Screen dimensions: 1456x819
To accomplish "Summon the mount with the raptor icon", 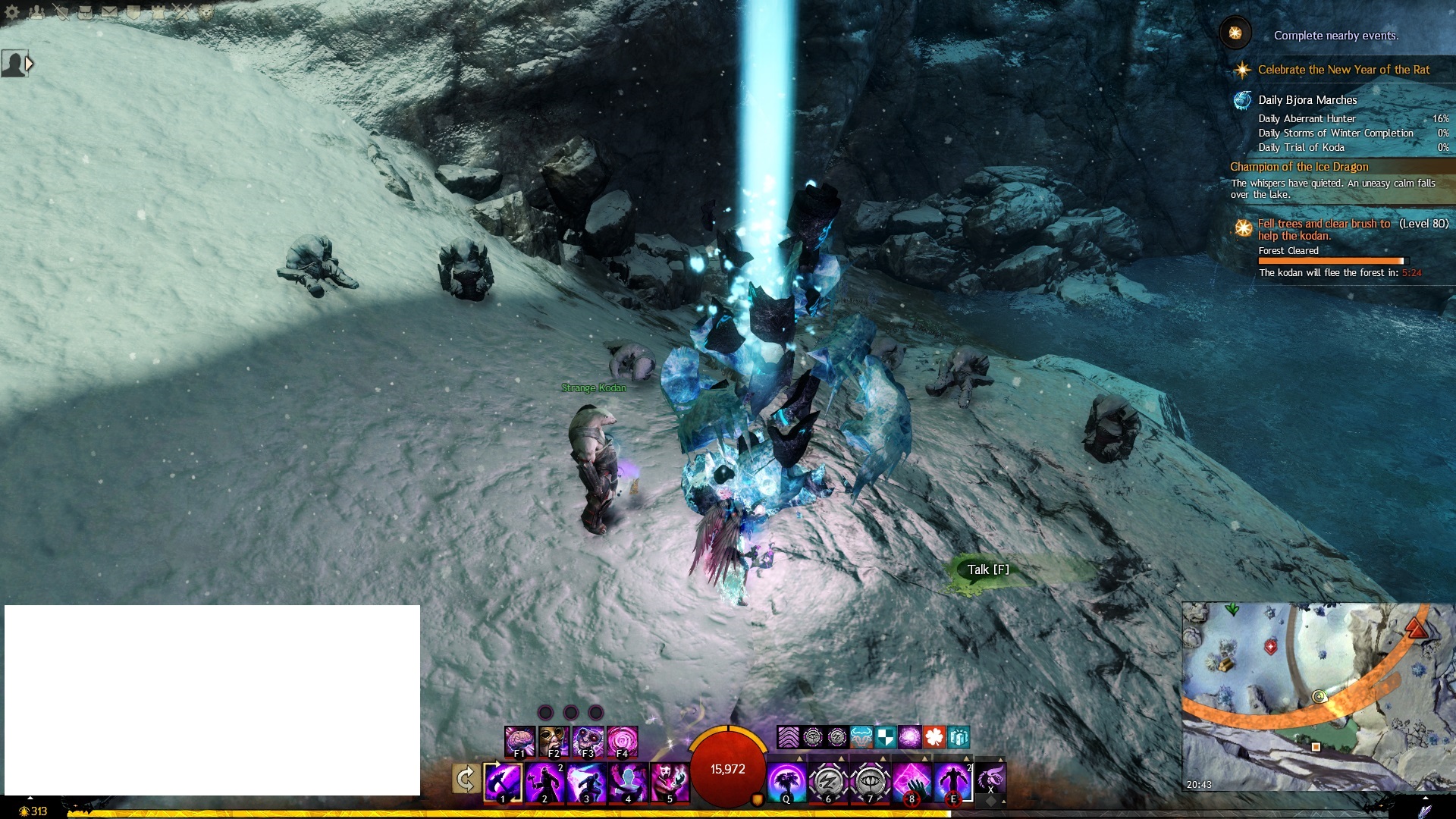I will tap(990, 779).
